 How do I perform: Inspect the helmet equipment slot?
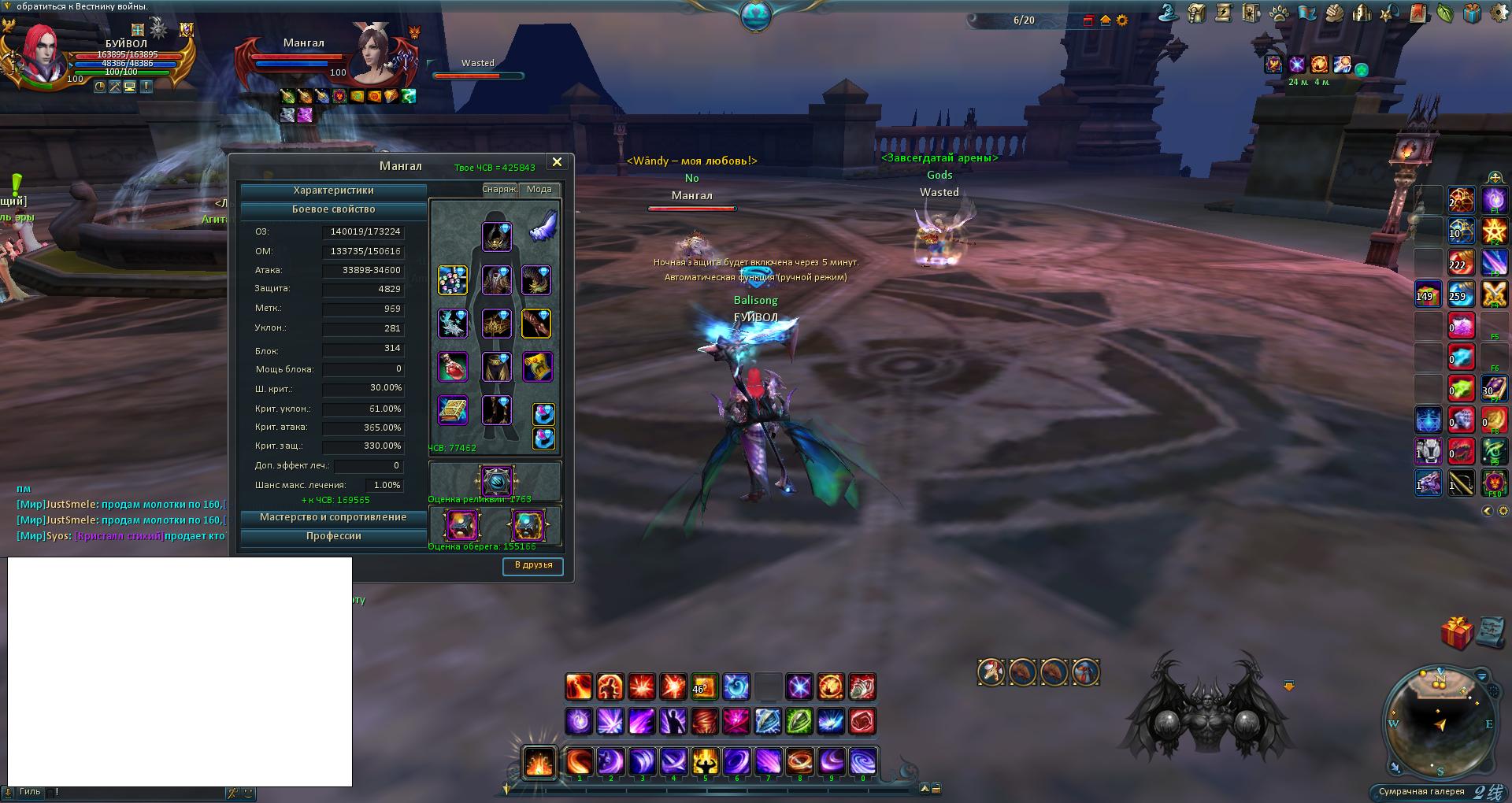(x=497, y=236)
